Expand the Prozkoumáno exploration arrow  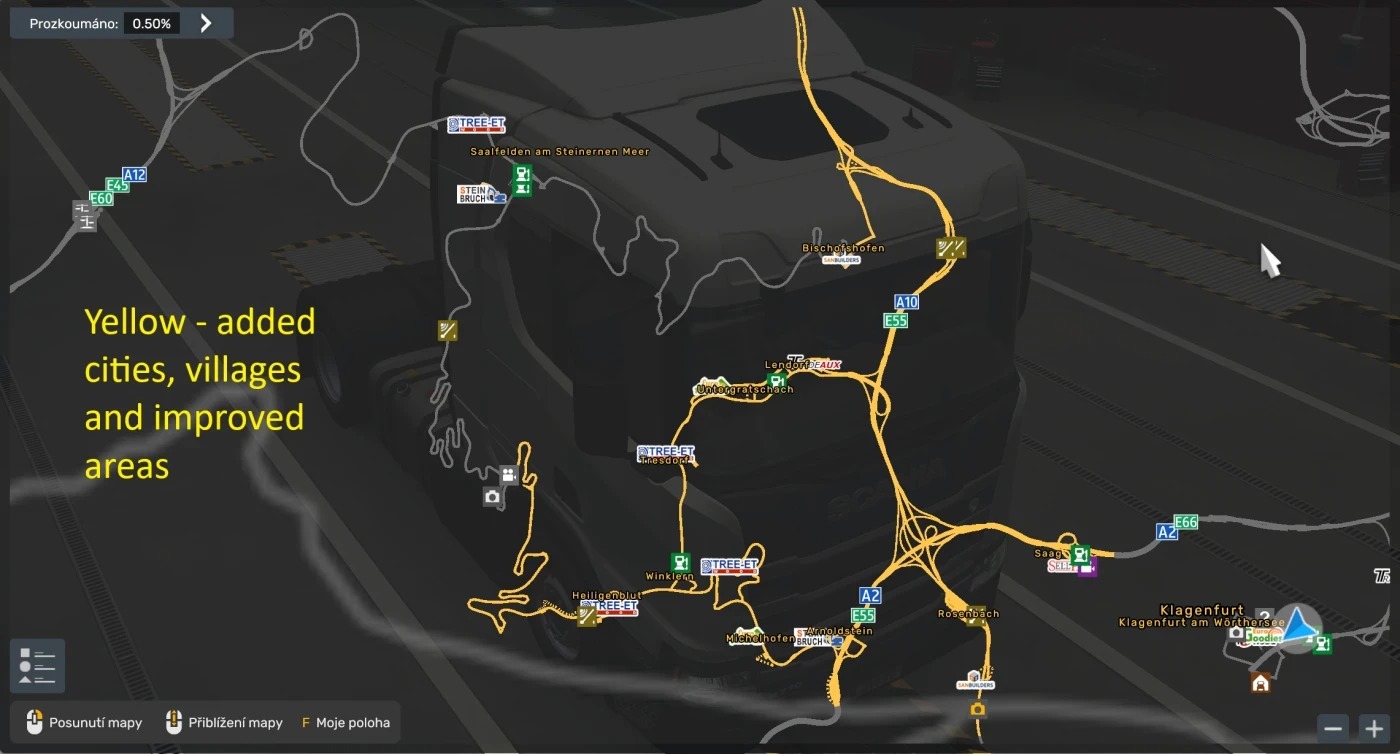(x=206, y=23)
